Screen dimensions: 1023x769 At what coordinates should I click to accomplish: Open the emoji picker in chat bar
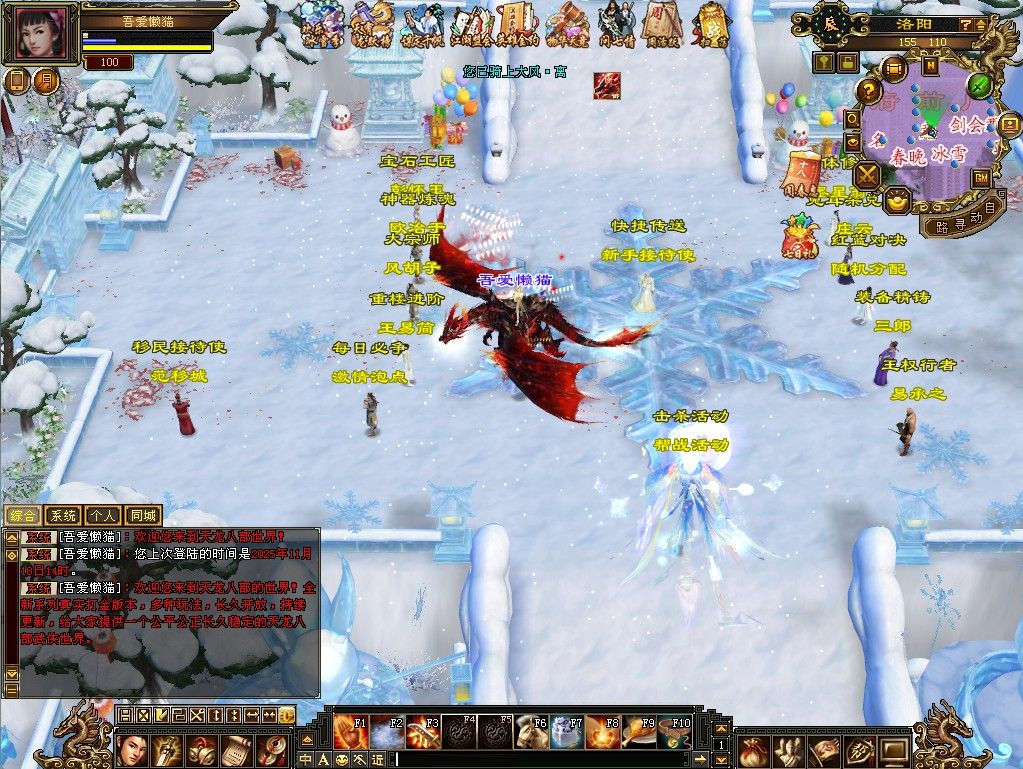point(343,760)
